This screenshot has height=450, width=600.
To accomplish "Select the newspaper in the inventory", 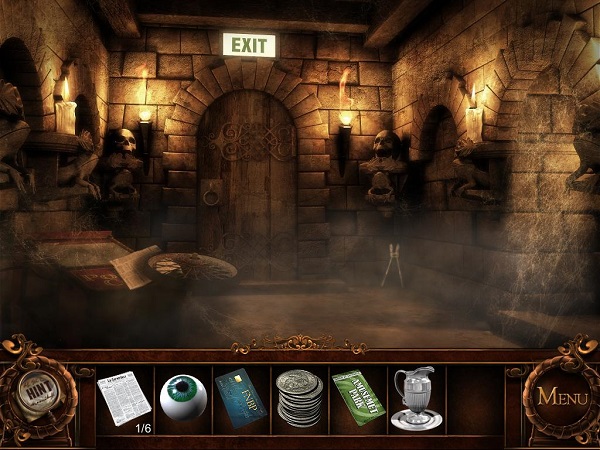I will (x=124, y=397).
